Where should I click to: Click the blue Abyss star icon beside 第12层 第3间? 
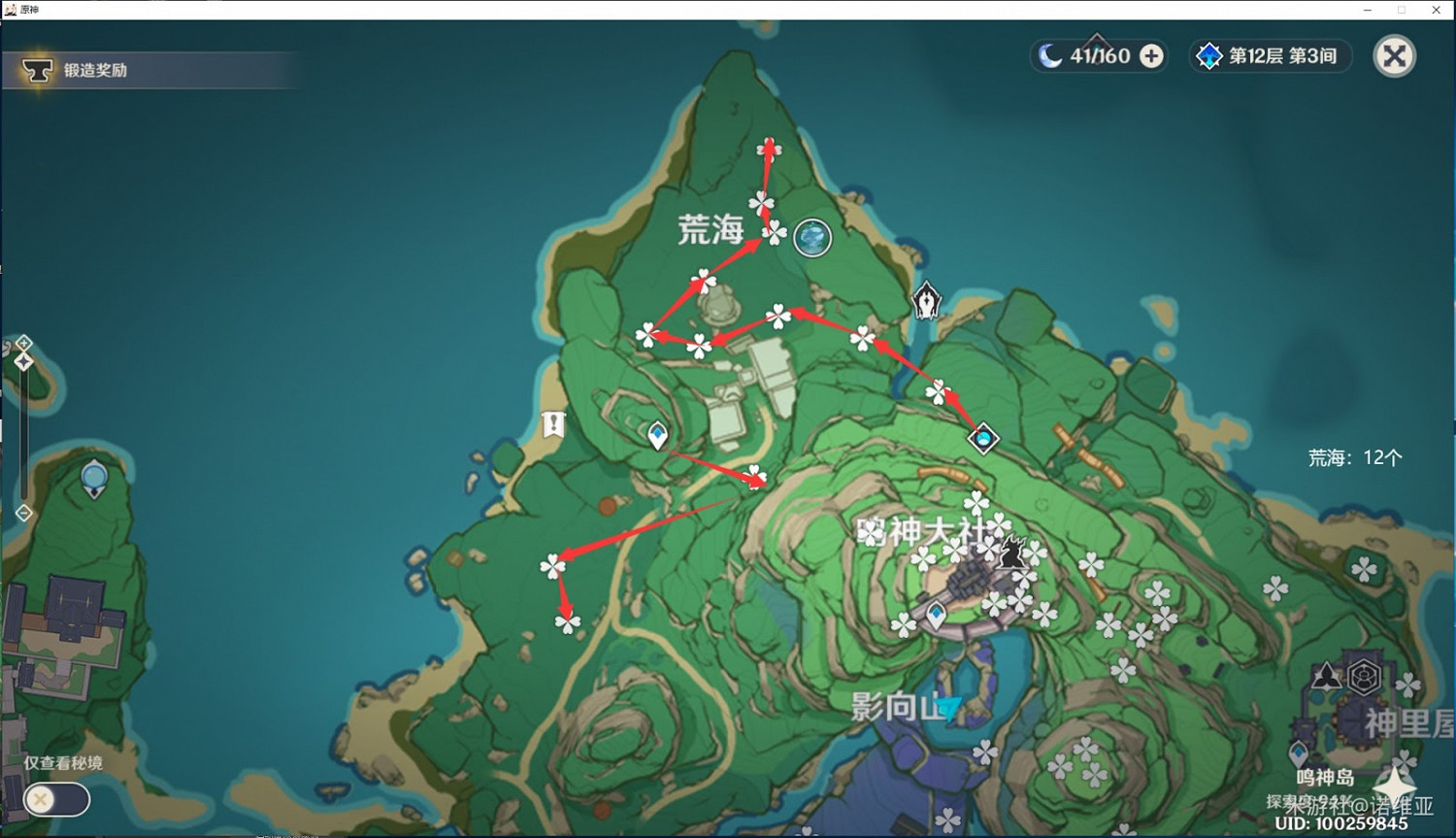[1208, 55]
